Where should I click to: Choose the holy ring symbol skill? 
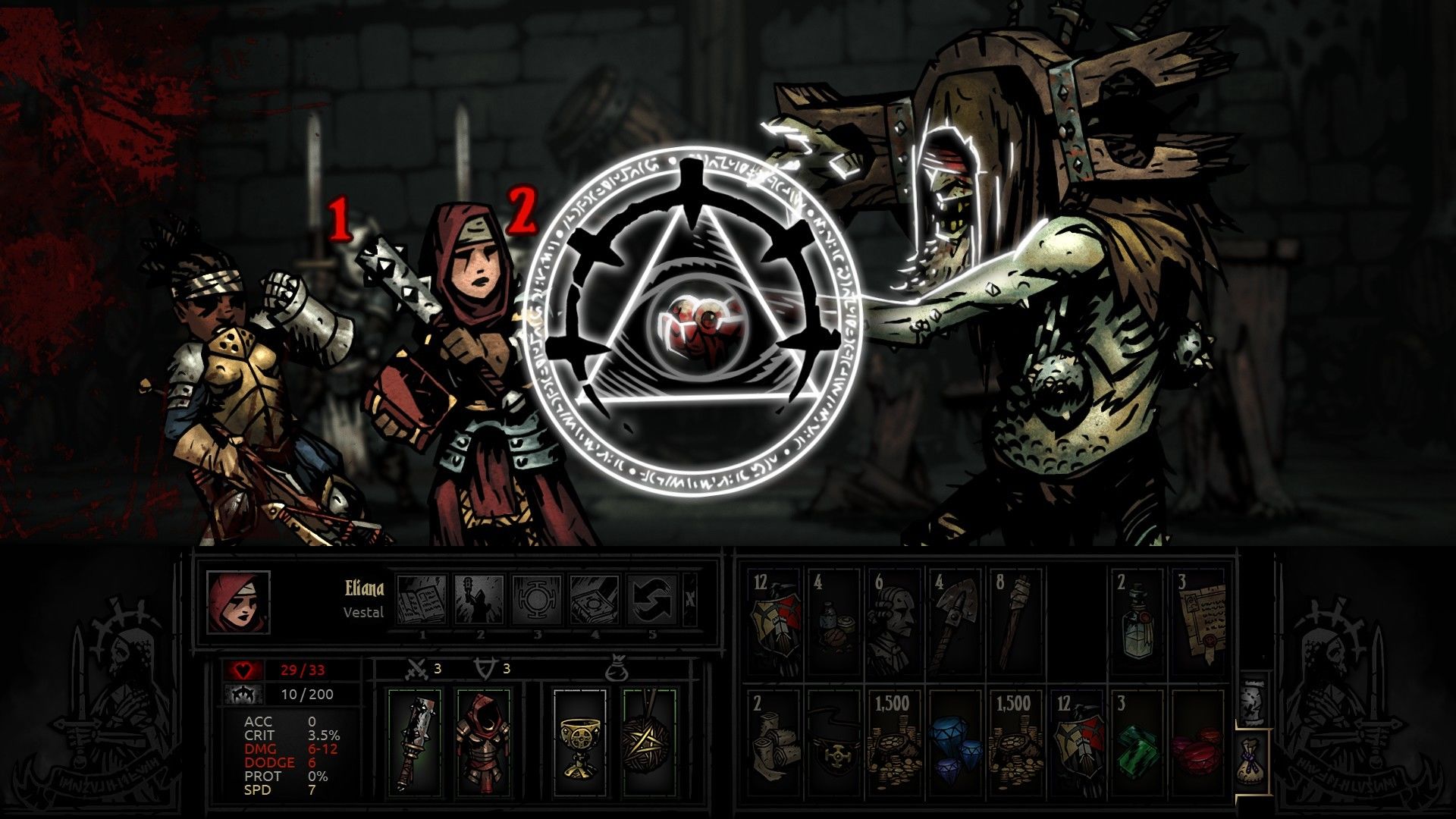(x=536, y=600)
